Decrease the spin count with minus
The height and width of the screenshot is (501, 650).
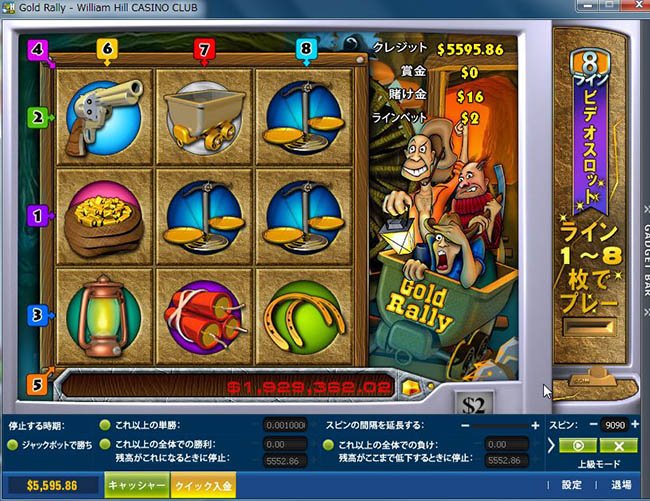click(594, 425)
